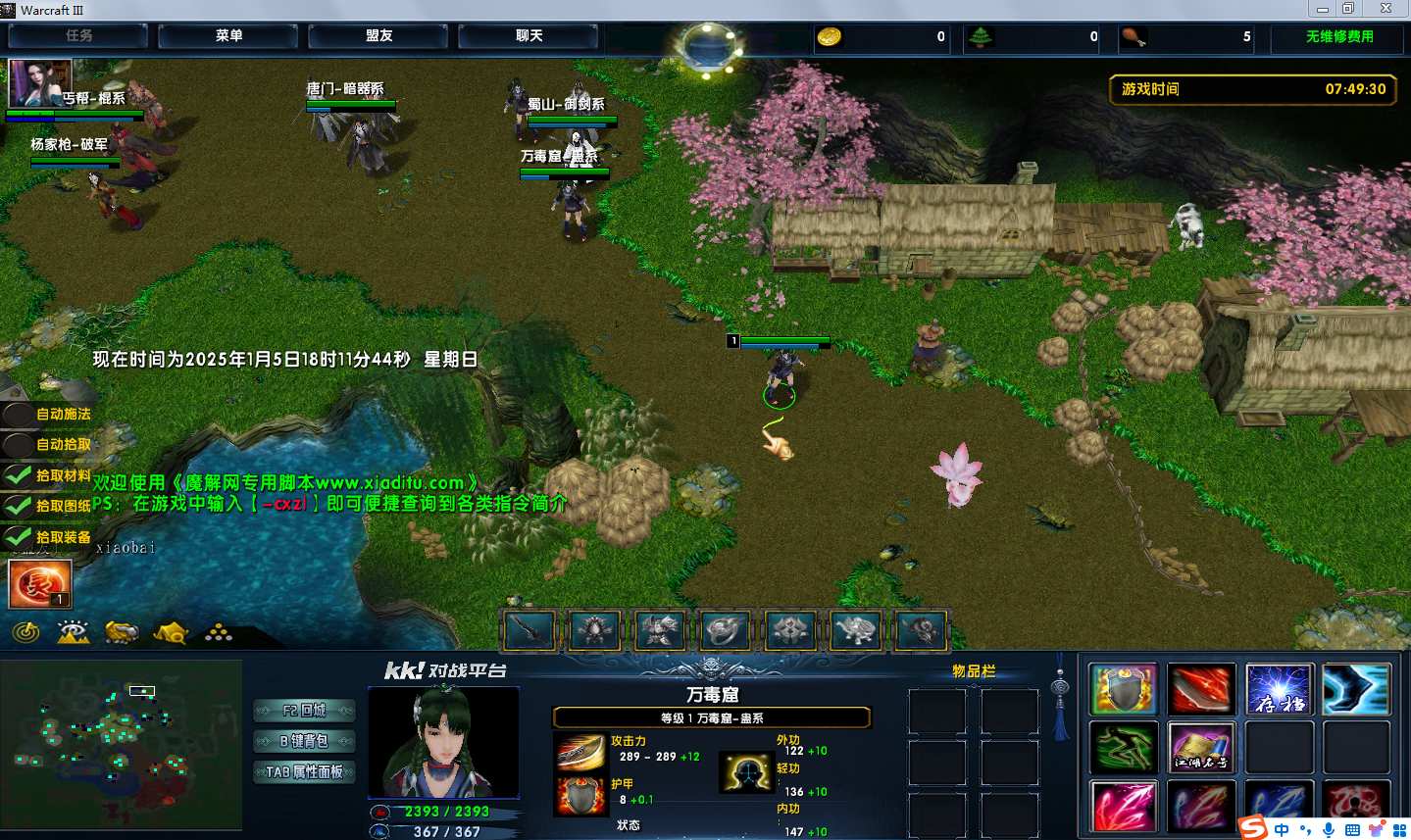Screen dimensions: 1411x840
Task: Open the 菜单 main menu
Action: (228, 36)
